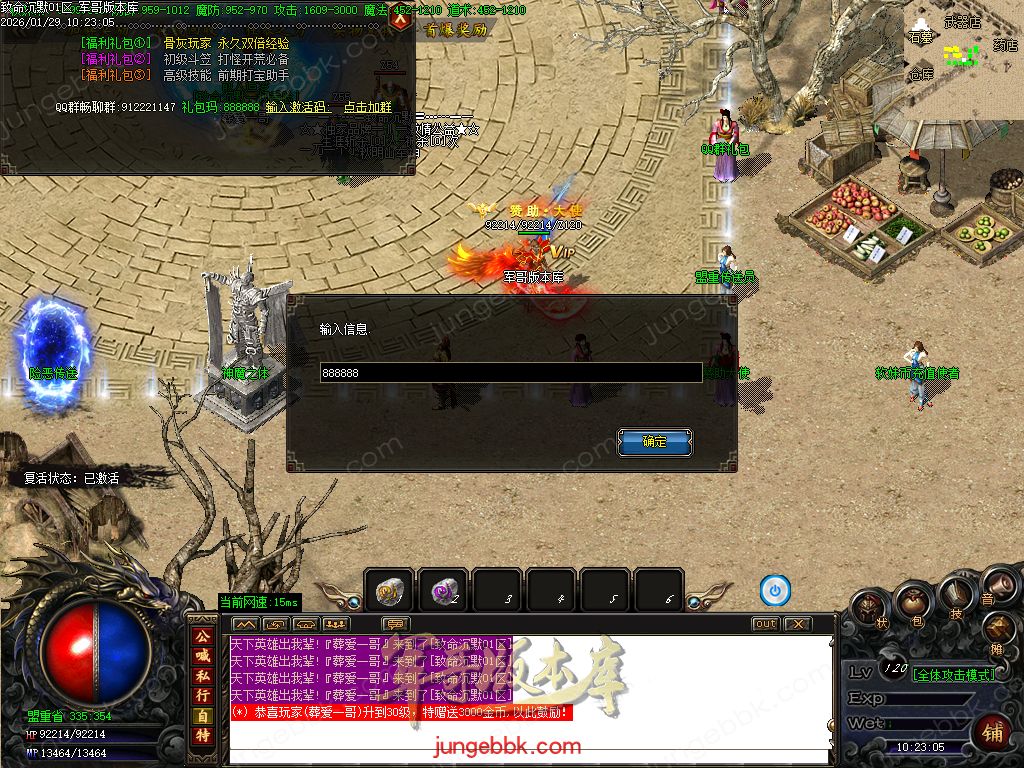Viewport: 1024px width, 768px height.
Task: Open the skills book icon
Action: tap(955, 596)
